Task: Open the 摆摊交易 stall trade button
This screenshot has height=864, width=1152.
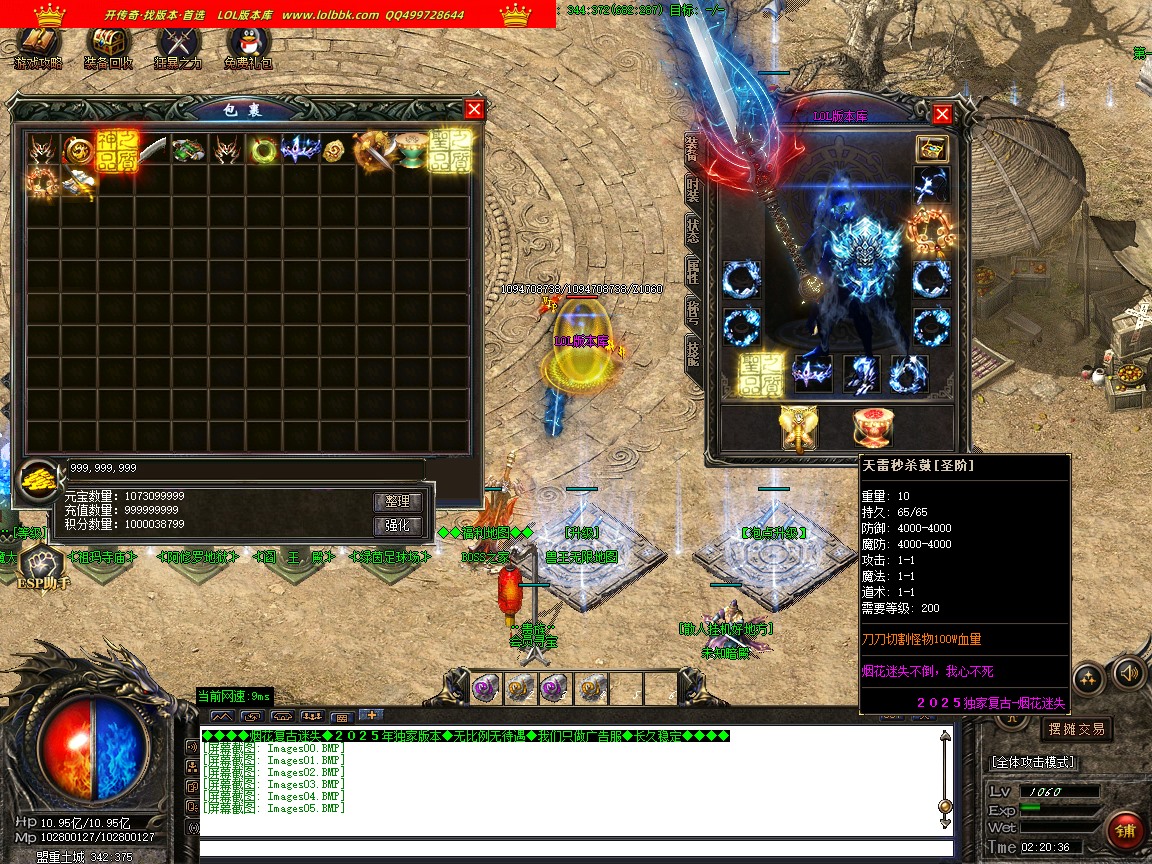Action: pos(1076,729)
